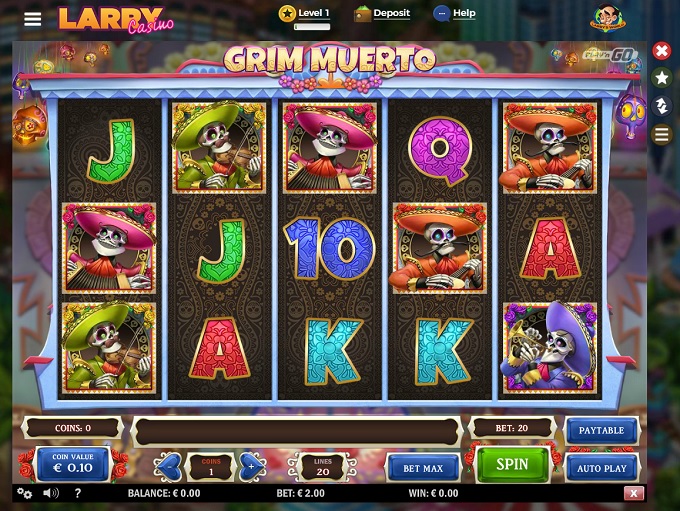The width and height of the screenshot is (680, 511).
Task: Open the question mark help icon
Action: point(78,493)
